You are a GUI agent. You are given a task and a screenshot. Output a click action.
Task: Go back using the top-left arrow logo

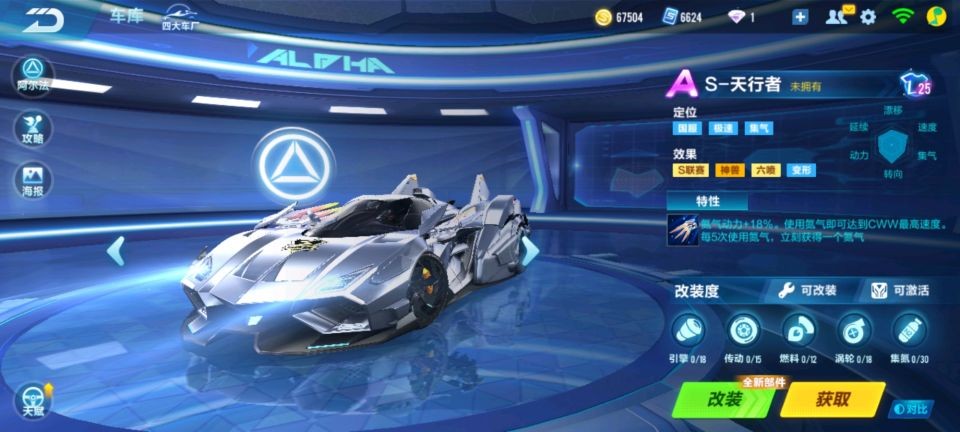[x=44, y=20]
